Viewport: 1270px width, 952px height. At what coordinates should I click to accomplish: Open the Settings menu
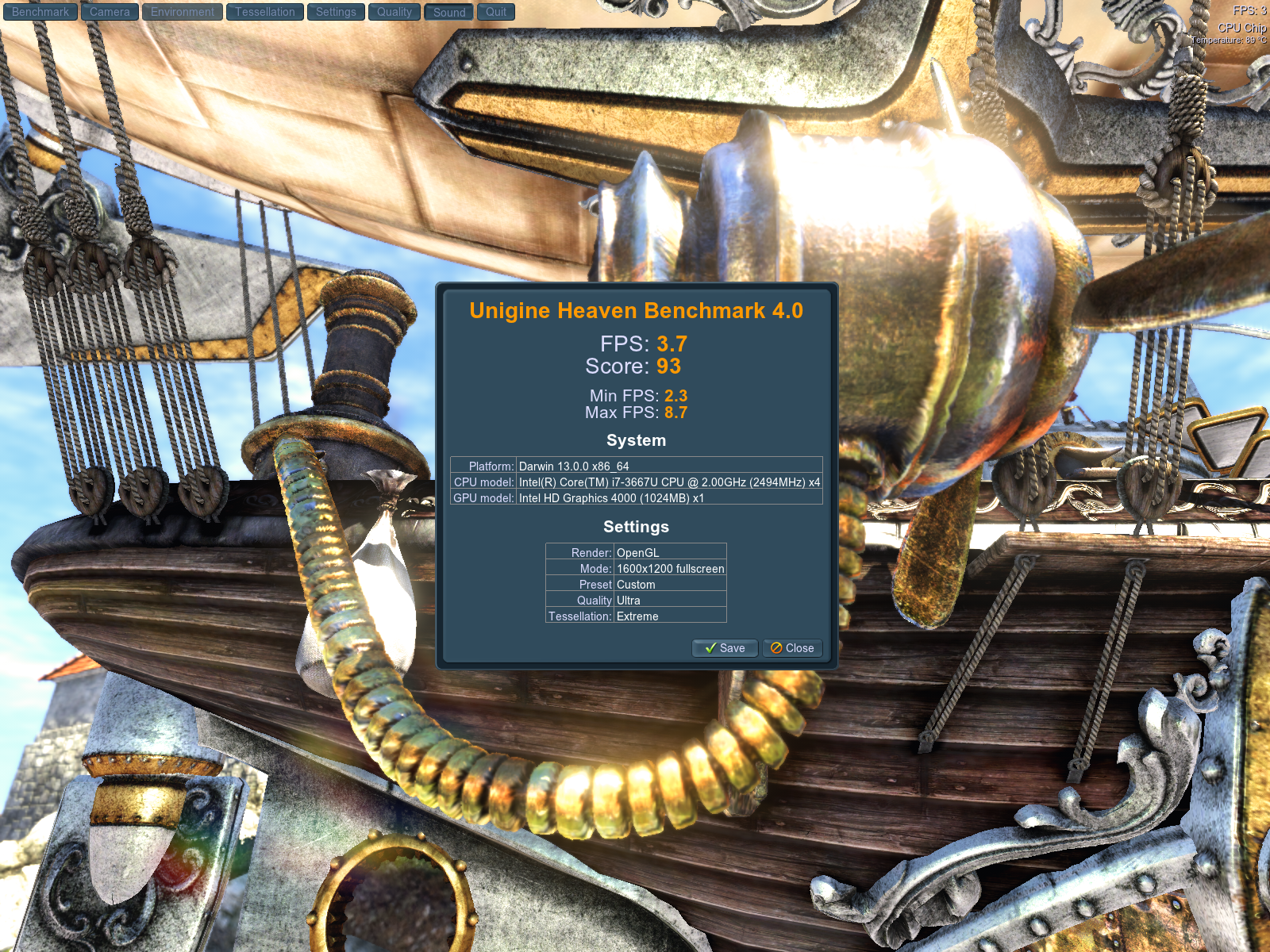[x=336, y=12]
